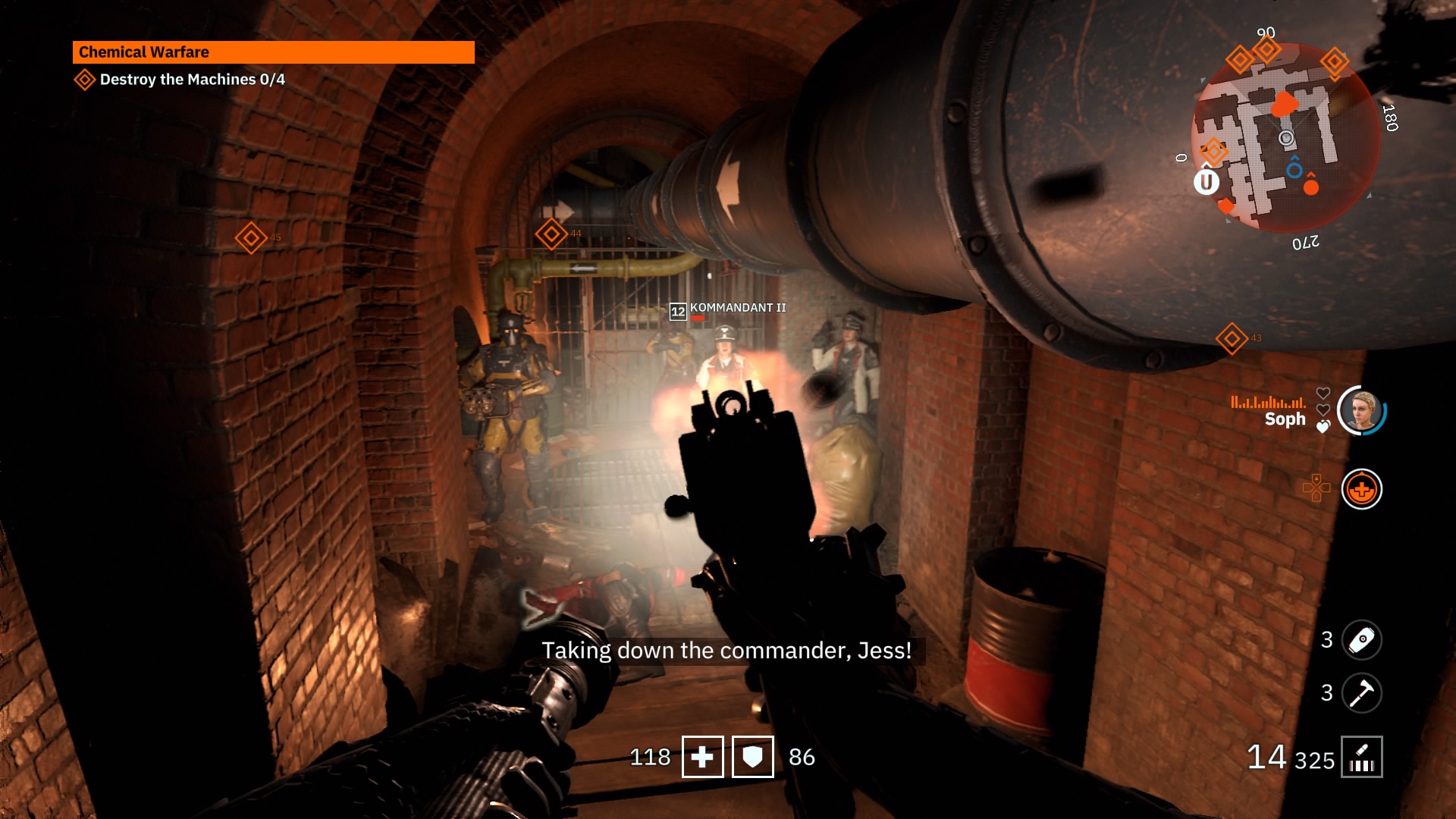Select the Chemical Warfare mission banner
The image size is (1456, 819).
[273, 52]
